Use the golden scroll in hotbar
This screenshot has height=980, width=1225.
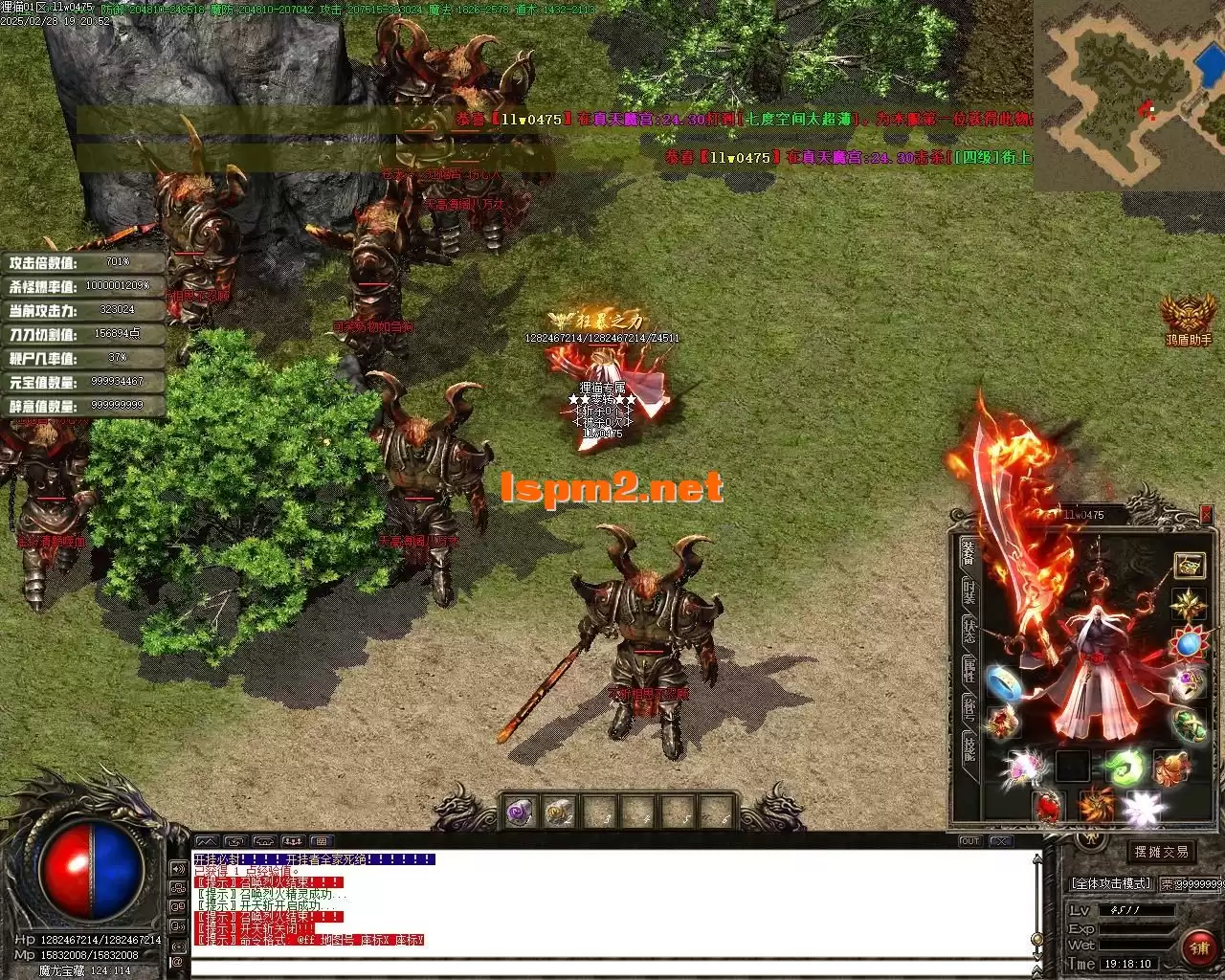tap(559, 813)
